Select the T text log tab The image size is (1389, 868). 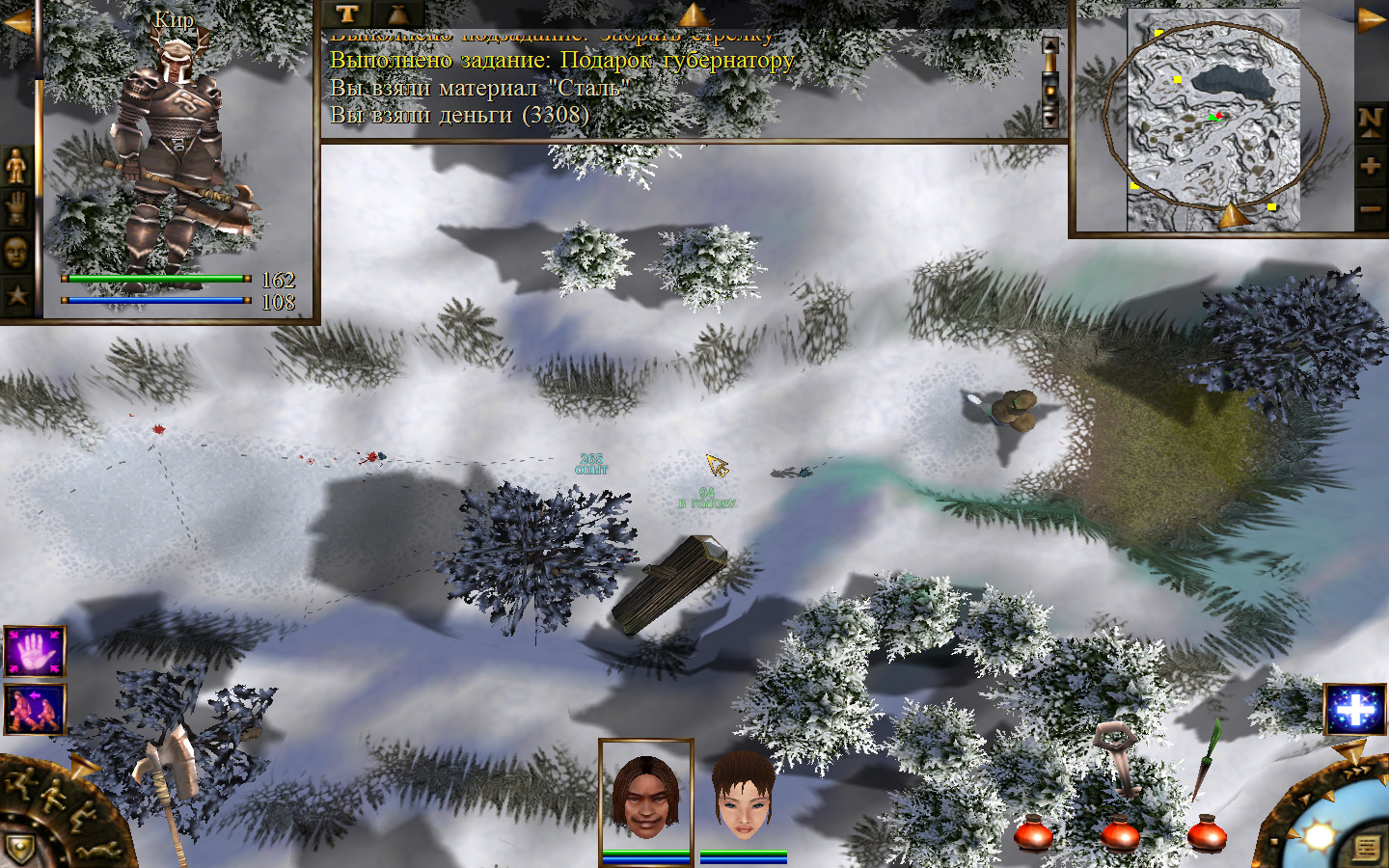347,14
